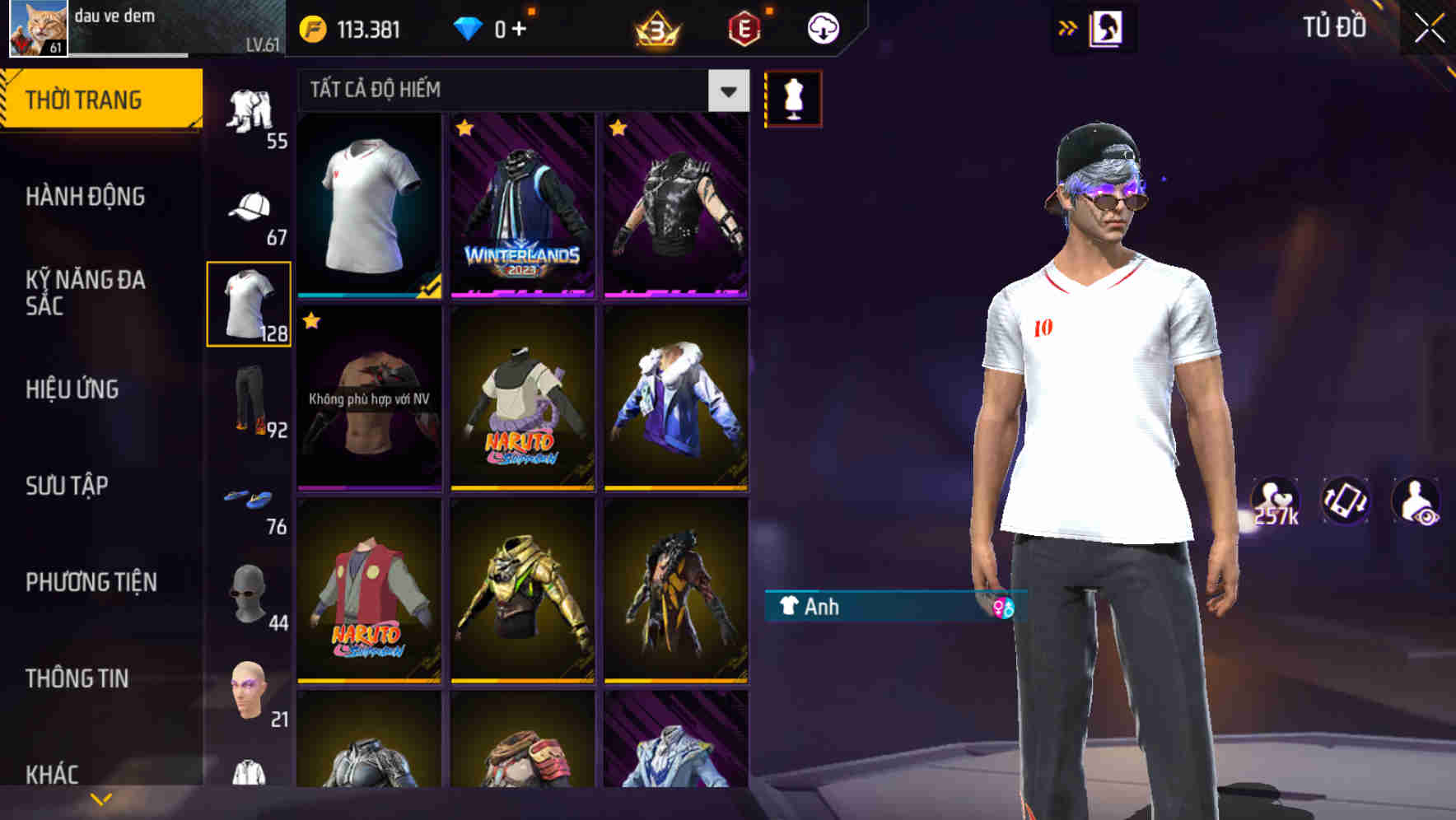
Task: Select the slippers footwear category icon
Action: (249, 498)
